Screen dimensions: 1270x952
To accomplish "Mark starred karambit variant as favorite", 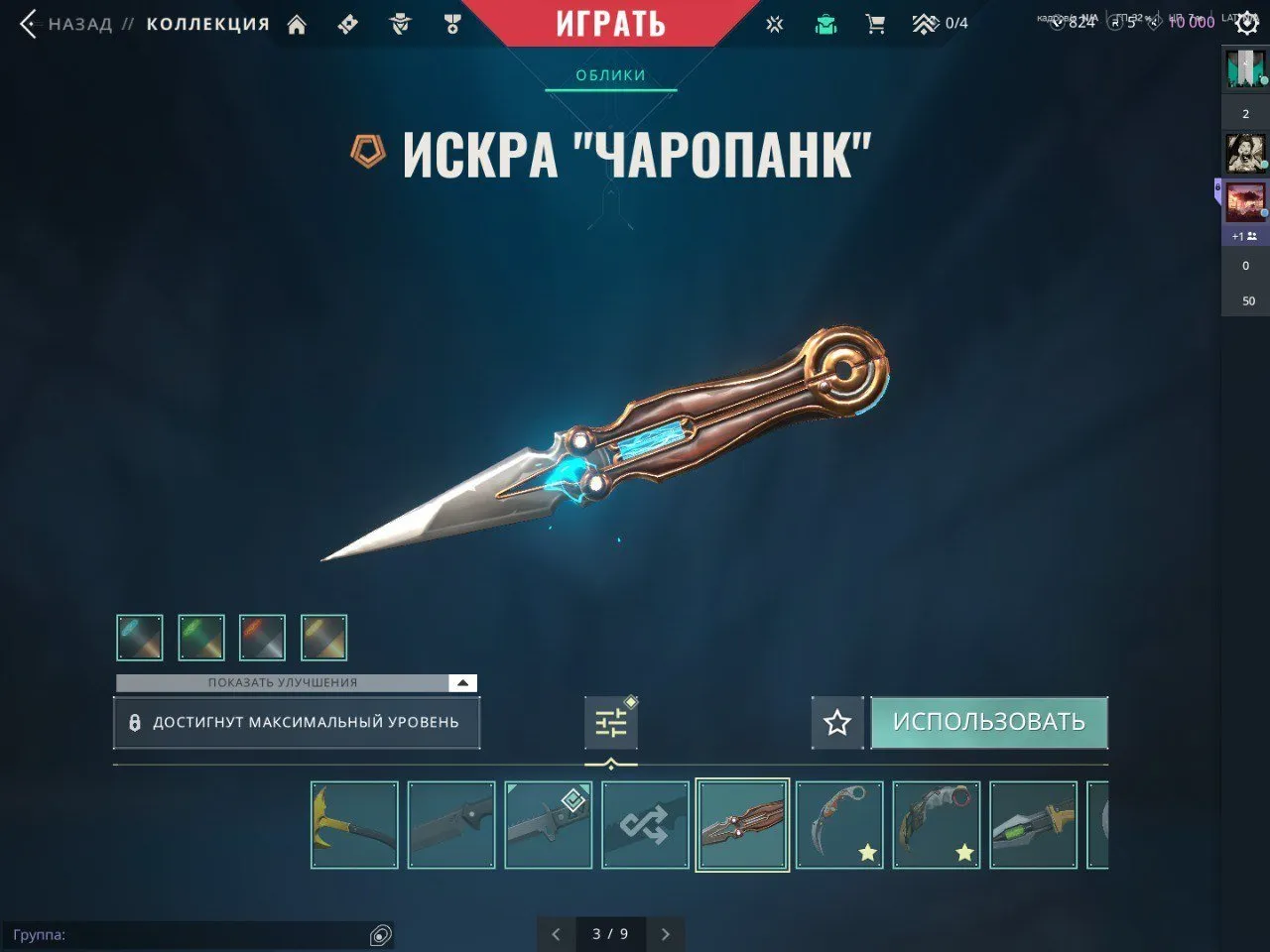I will (868, 850).
